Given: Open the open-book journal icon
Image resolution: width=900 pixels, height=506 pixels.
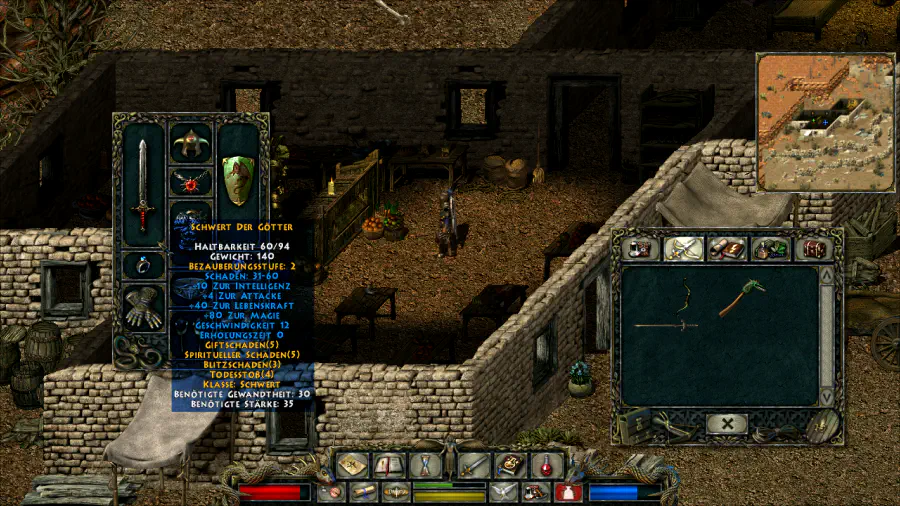Looking at the screenshot, I should tap(389, 465).
